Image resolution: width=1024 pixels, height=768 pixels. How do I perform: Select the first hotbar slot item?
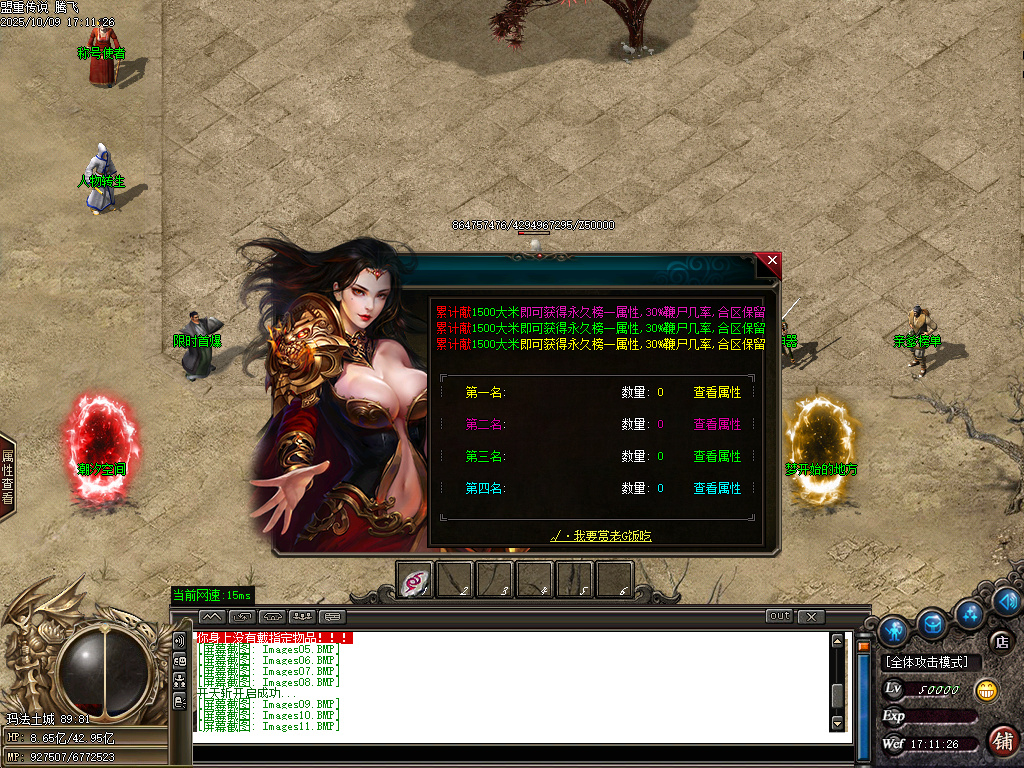click(x=416, y=580)
